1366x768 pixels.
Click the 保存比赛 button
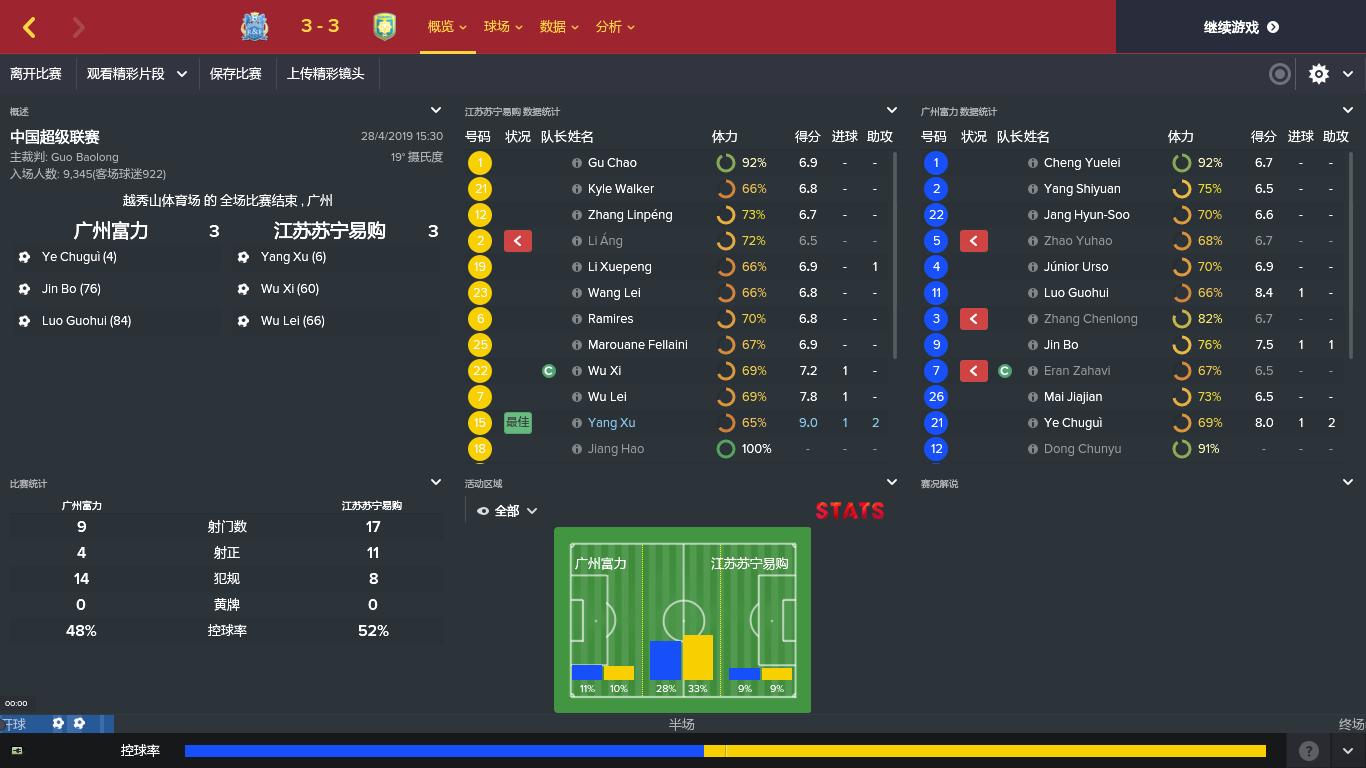(237, 74)
